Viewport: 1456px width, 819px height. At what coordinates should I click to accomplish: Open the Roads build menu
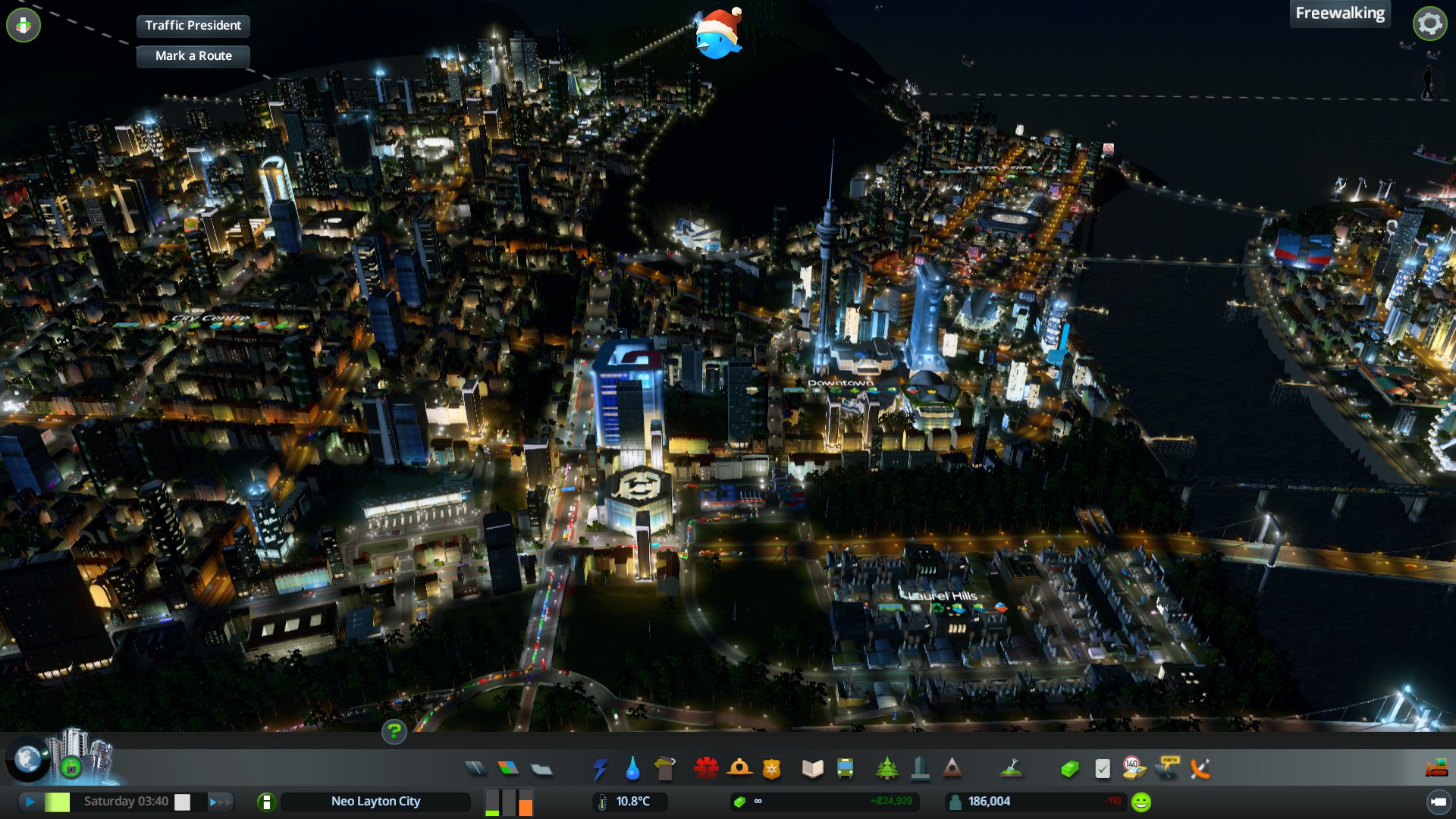475,769
